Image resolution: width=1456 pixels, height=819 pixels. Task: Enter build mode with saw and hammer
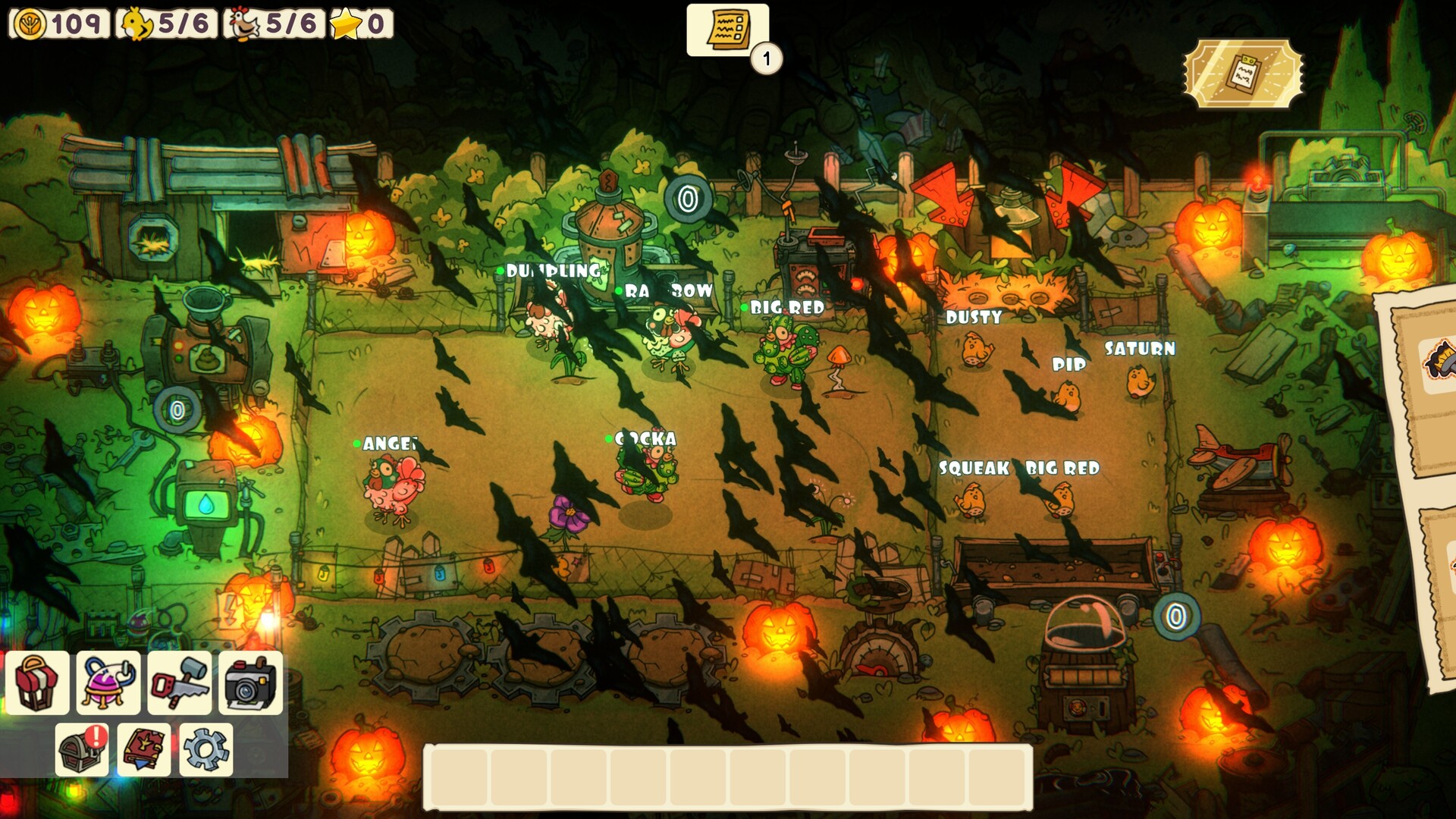pos(180,682)
